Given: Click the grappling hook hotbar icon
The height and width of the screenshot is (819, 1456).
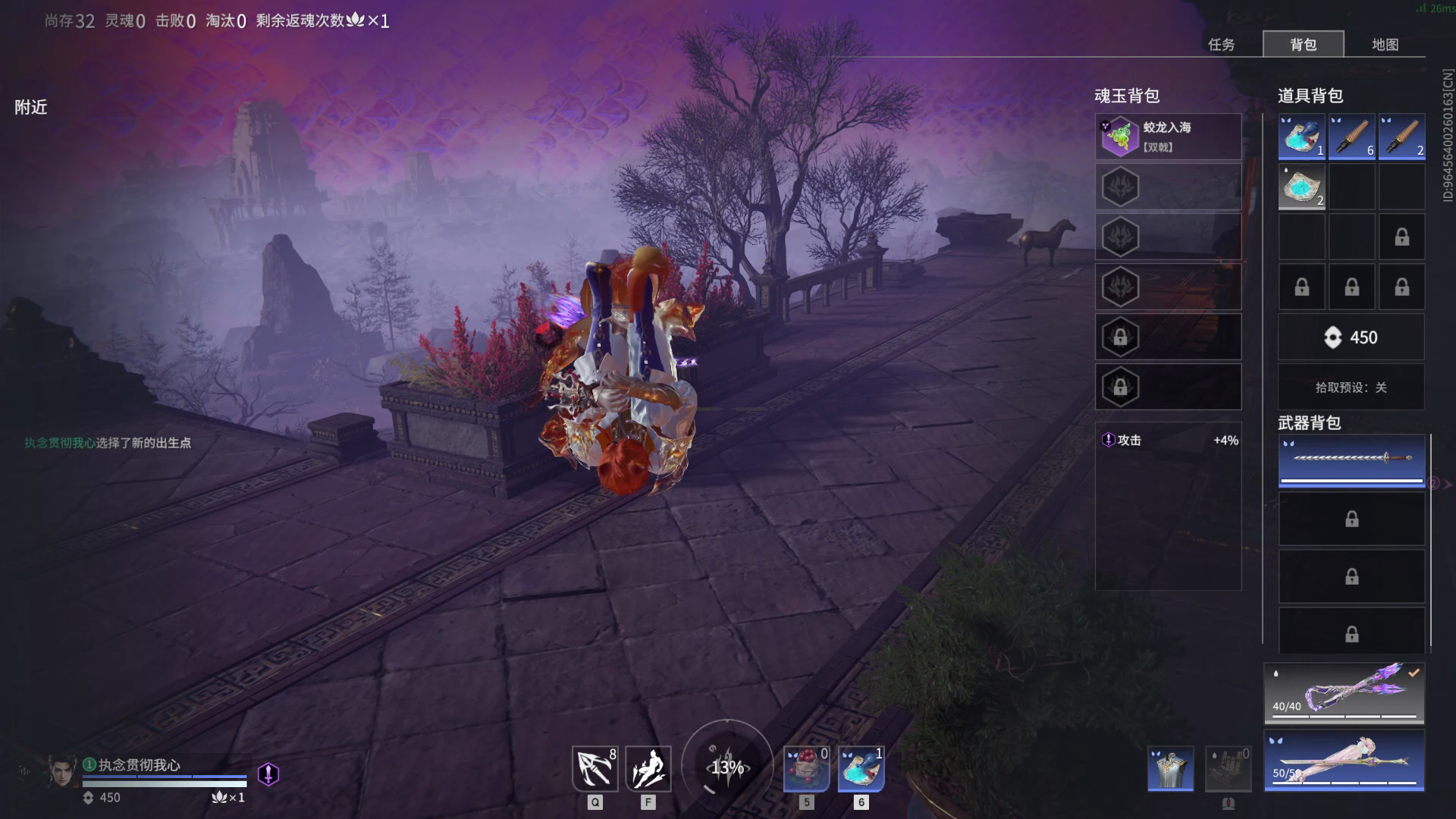Looking at the screenshot, I should 595,769.
